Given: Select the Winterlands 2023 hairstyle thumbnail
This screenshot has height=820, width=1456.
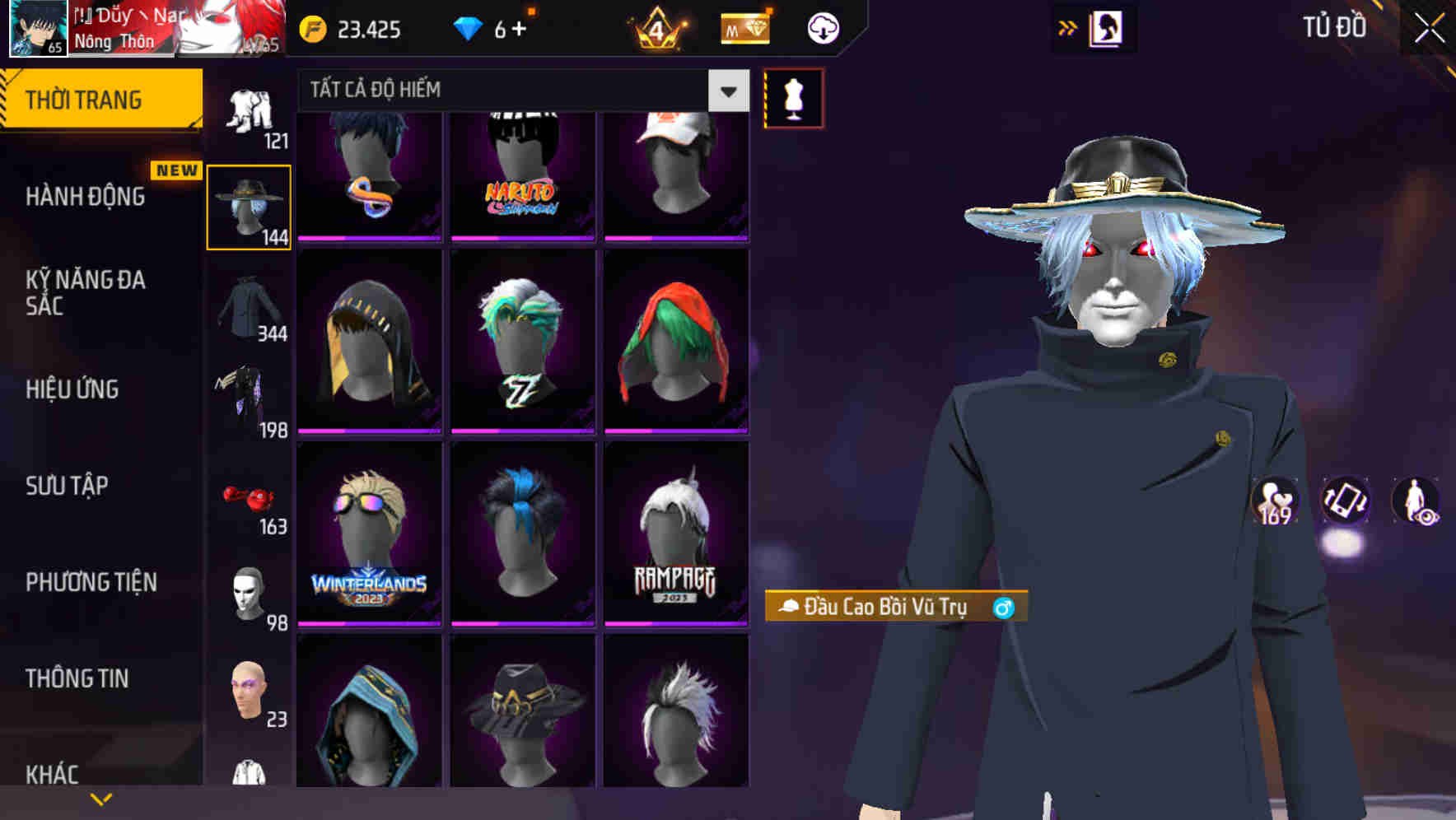Looking at the screenshot, I should point(369,533).
